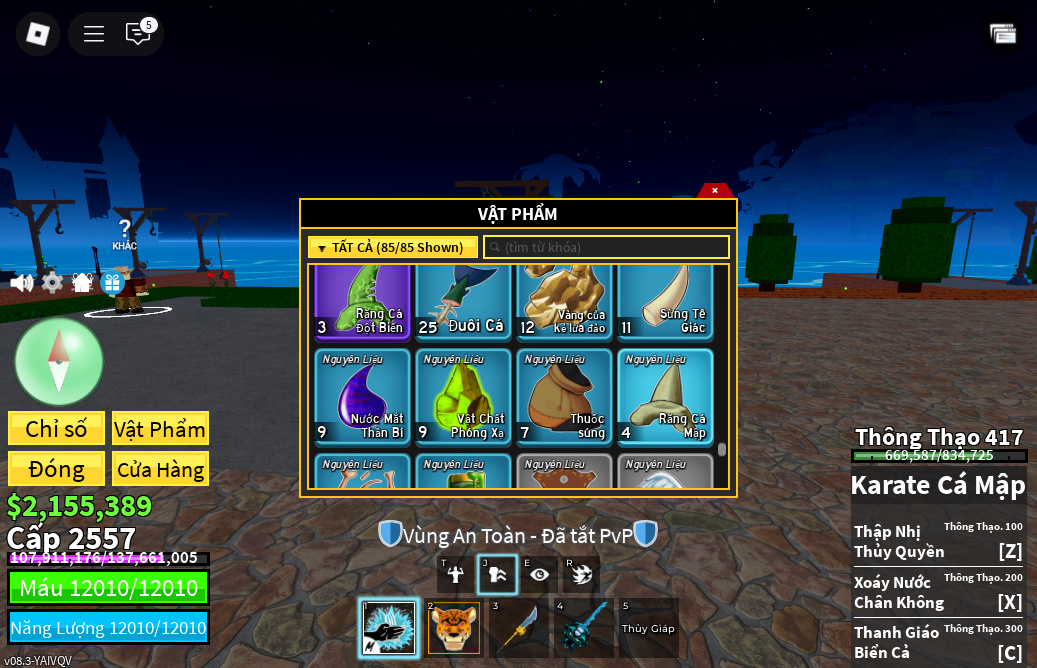Select the Thủy Giáp hotbar slot
Viewport: 1037px width, 668px height.
pyautogui.click(x=648, y=628)
